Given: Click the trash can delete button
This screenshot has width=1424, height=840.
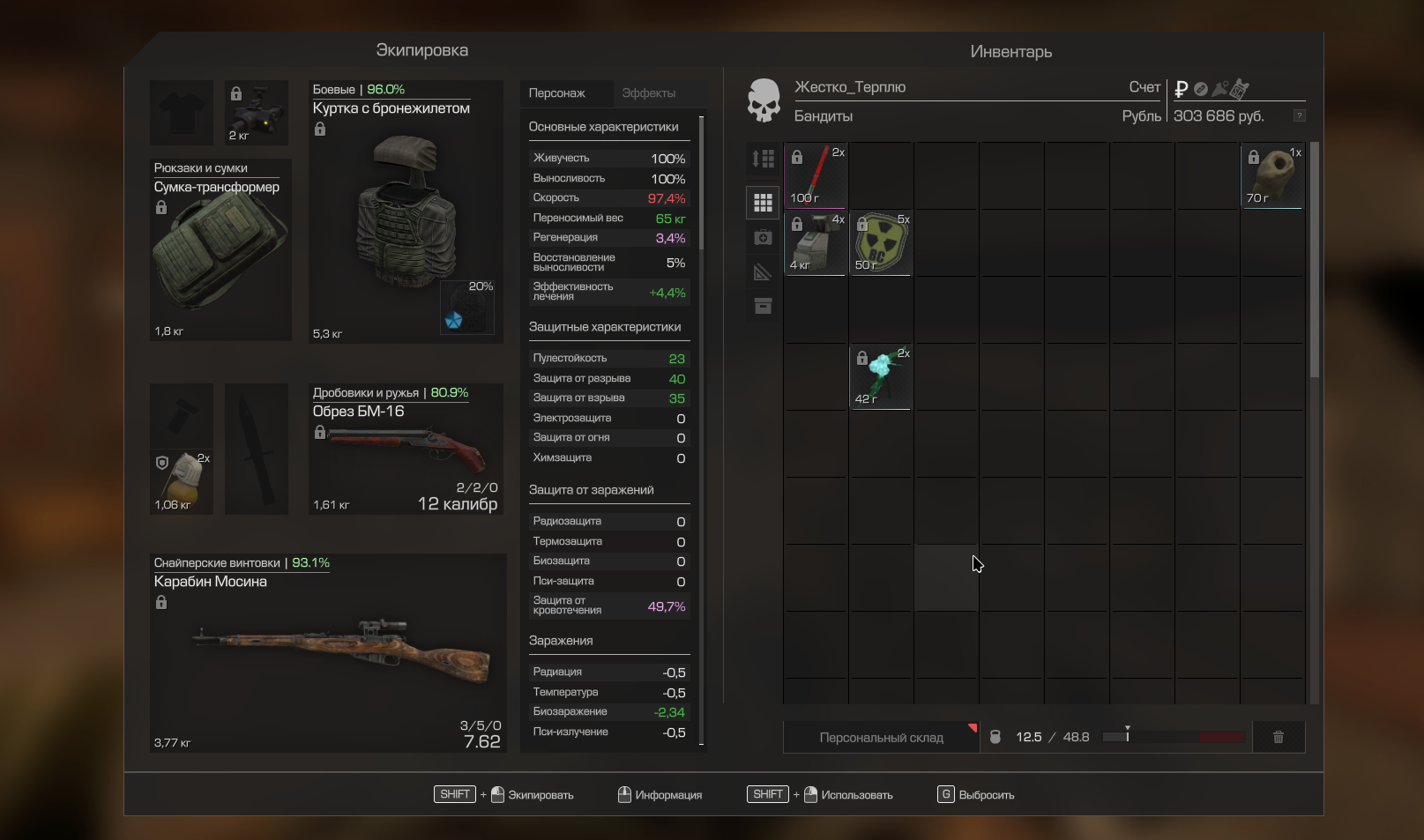Looking at the screenshot, I should tap(1278, 738).
